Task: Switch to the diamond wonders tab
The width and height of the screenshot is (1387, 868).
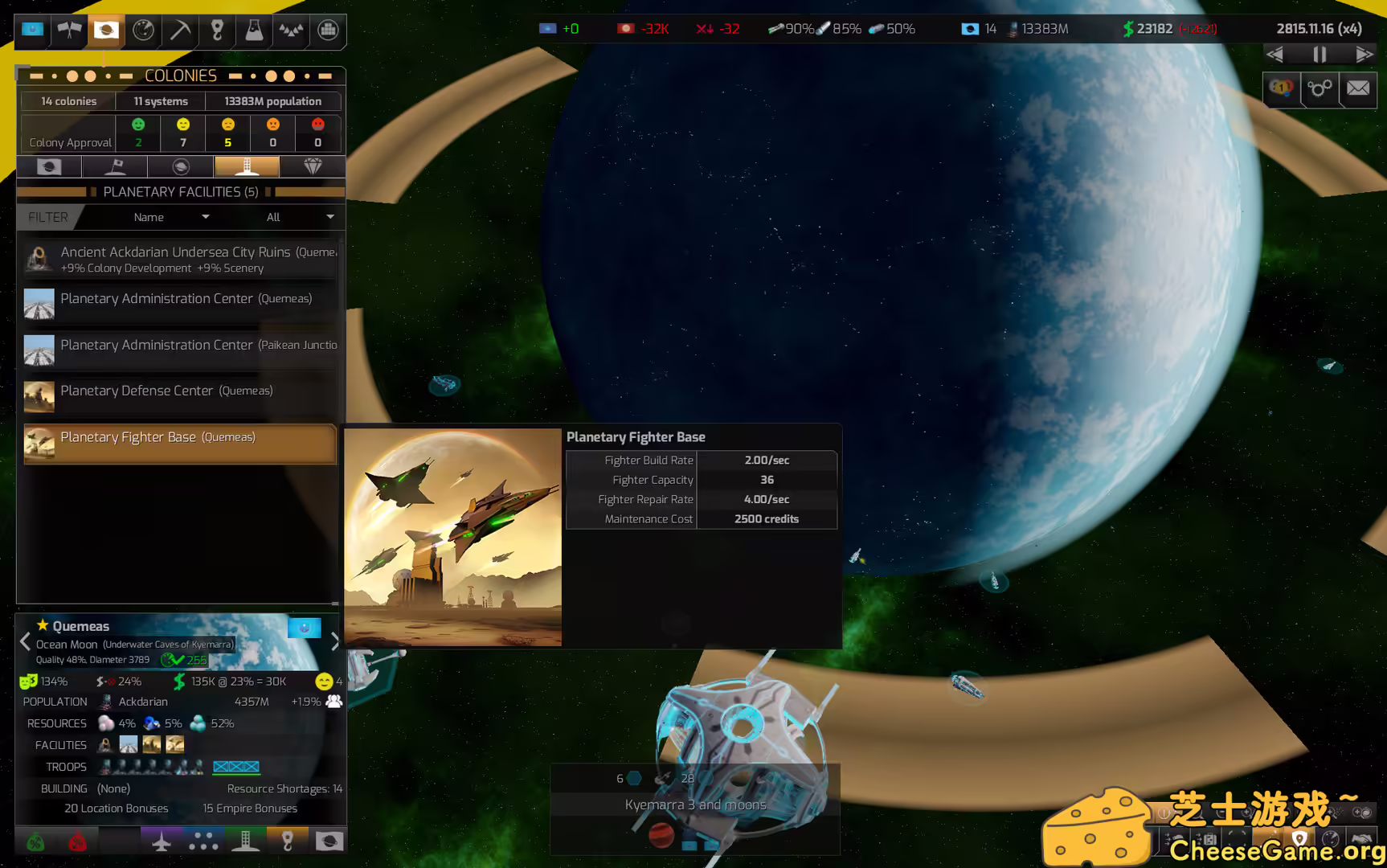Action: tap(313, 166)
